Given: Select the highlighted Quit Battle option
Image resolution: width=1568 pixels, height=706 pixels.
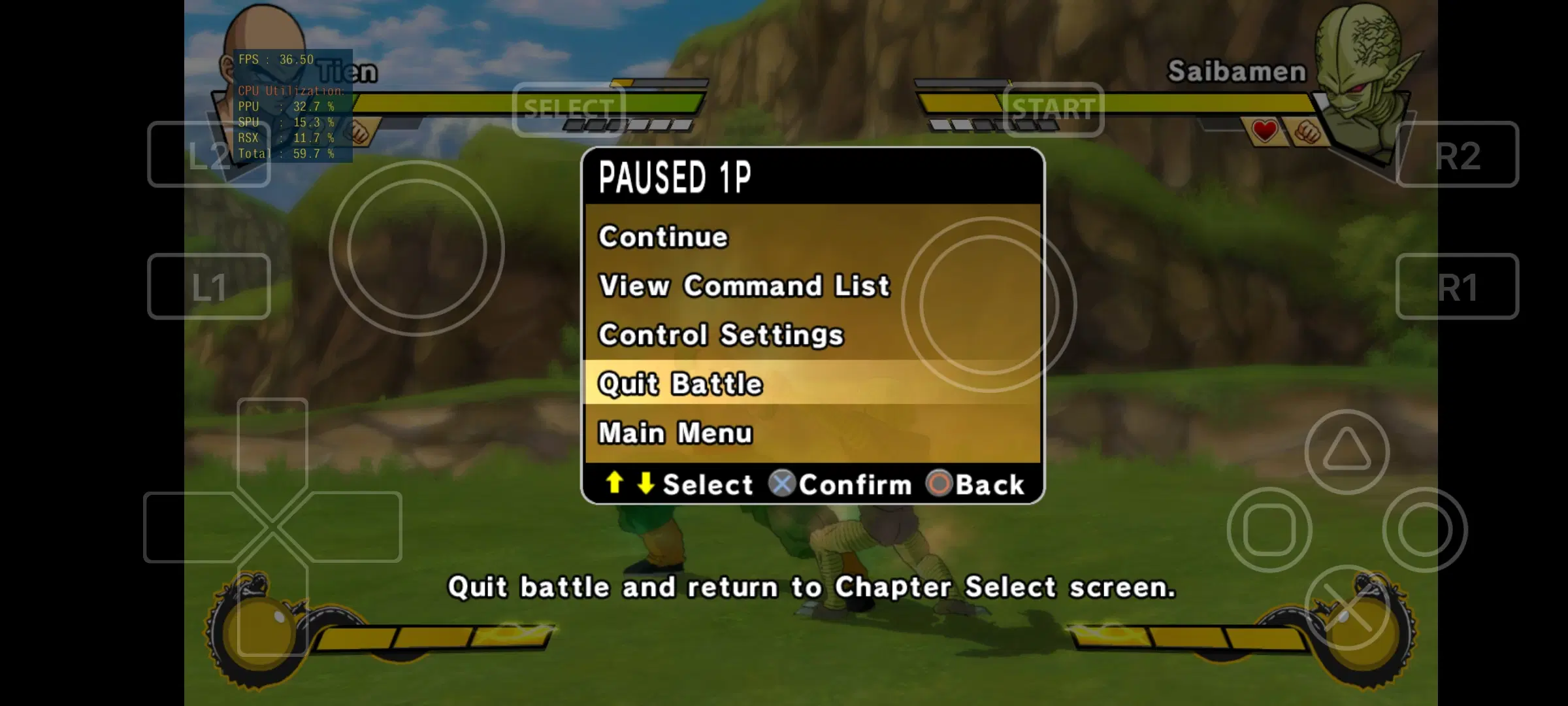Looking at the screenshot, I should (680, 384).
